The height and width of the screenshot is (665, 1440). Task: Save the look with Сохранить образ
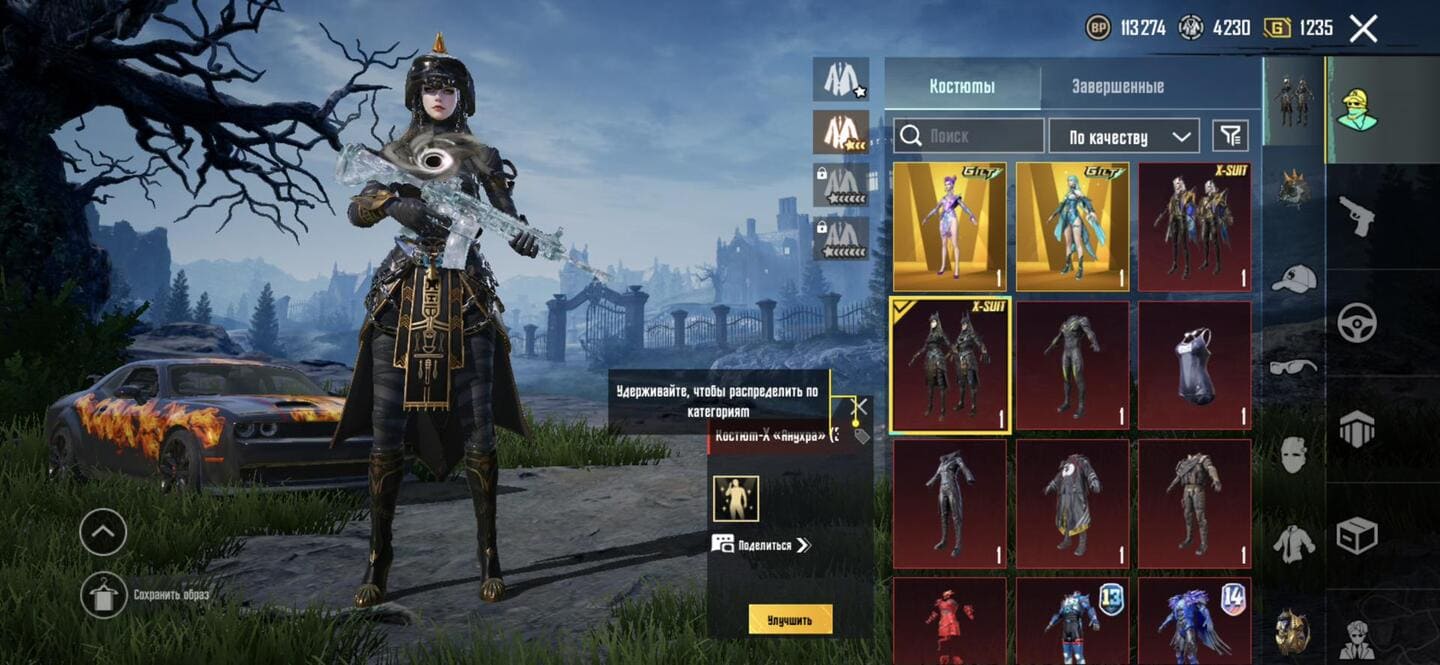pyautogui.click(x=104, y=595)
